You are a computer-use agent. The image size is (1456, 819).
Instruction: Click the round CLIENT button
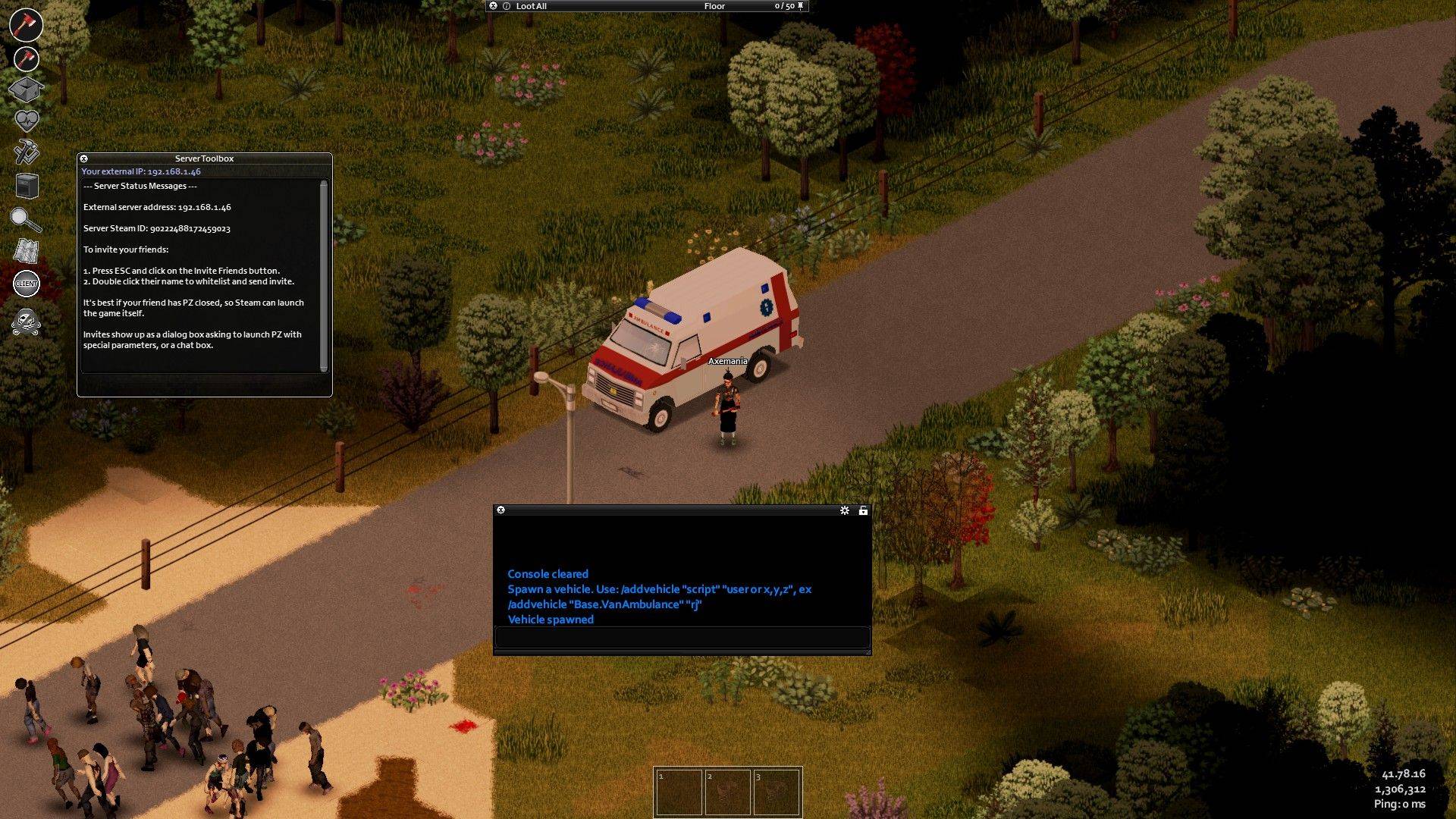(x=27, y=284)
